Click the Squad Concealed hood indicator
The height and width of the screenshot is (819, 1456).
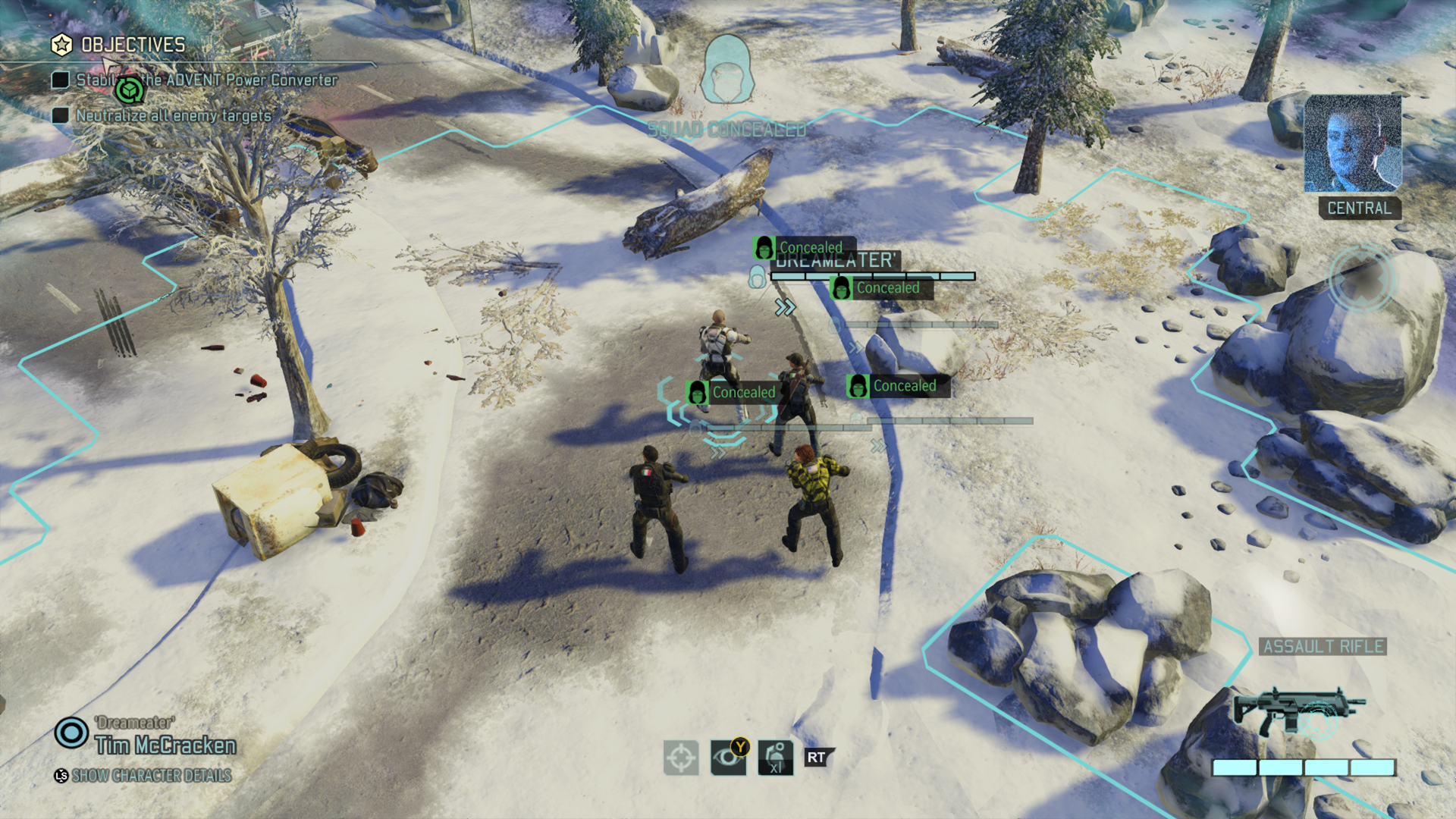[727, 71]
